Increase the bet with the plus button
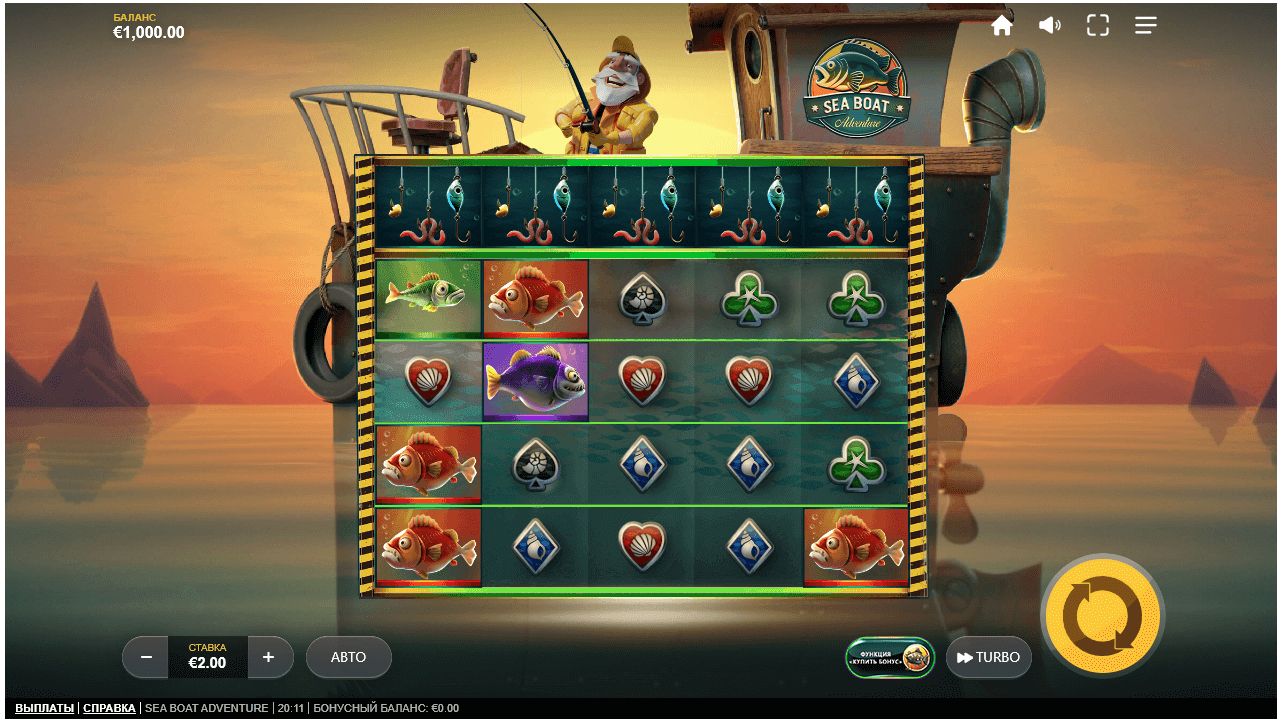The image size is (1281, 722). [x=268, y=657]
